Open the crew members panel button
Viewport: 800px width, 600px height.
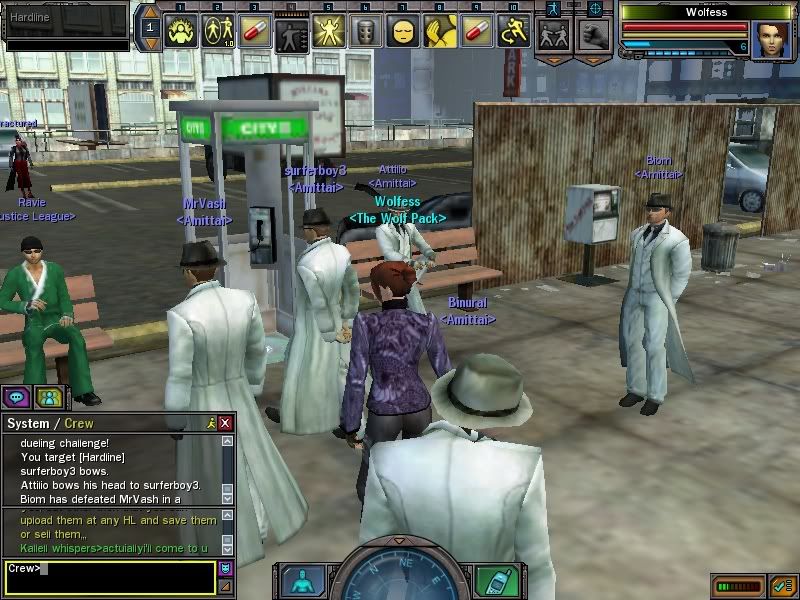[x=48, y=397]
